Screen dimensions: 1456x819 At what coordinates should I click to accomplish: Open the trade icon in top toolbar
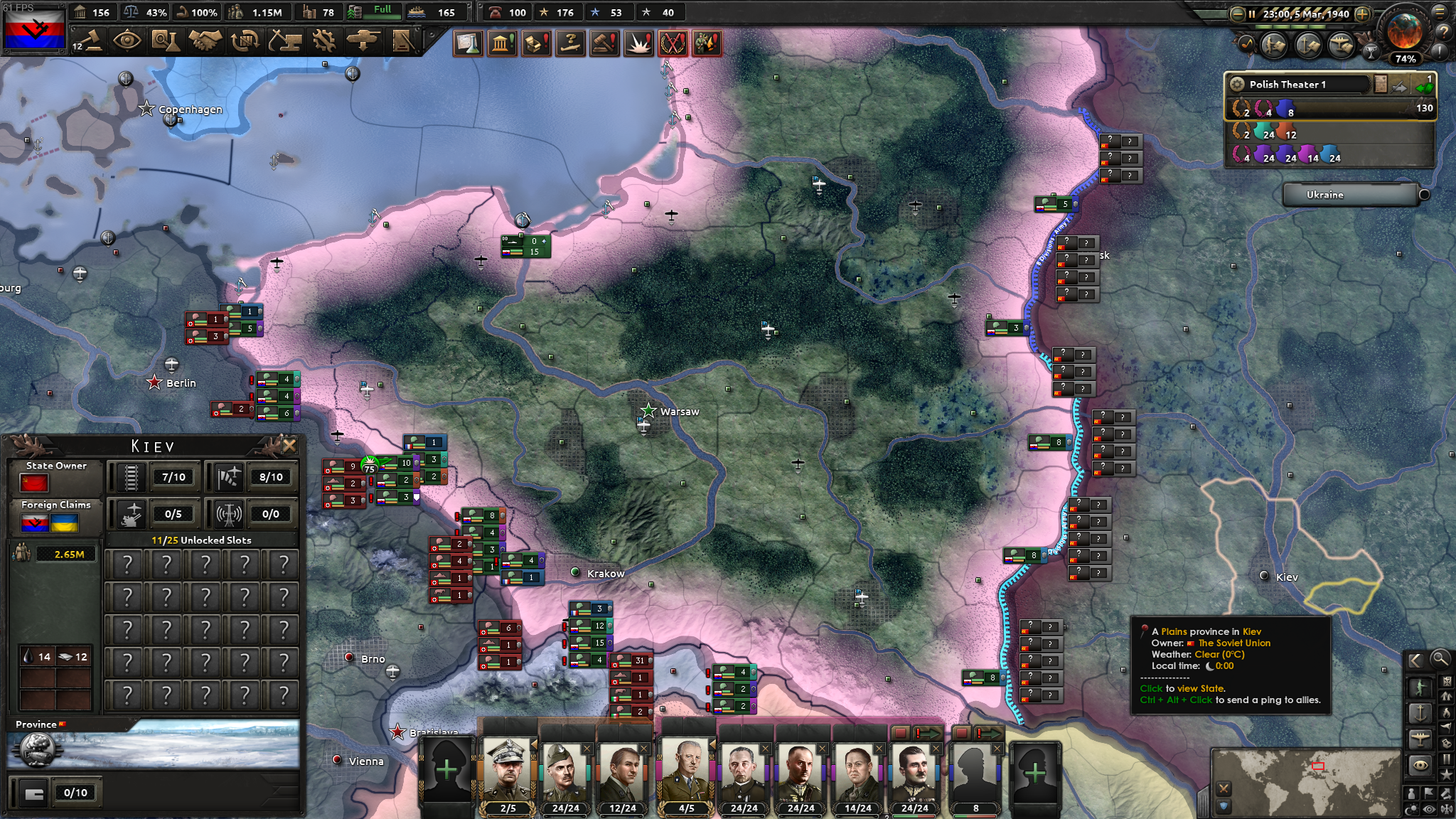coord(245,41)
